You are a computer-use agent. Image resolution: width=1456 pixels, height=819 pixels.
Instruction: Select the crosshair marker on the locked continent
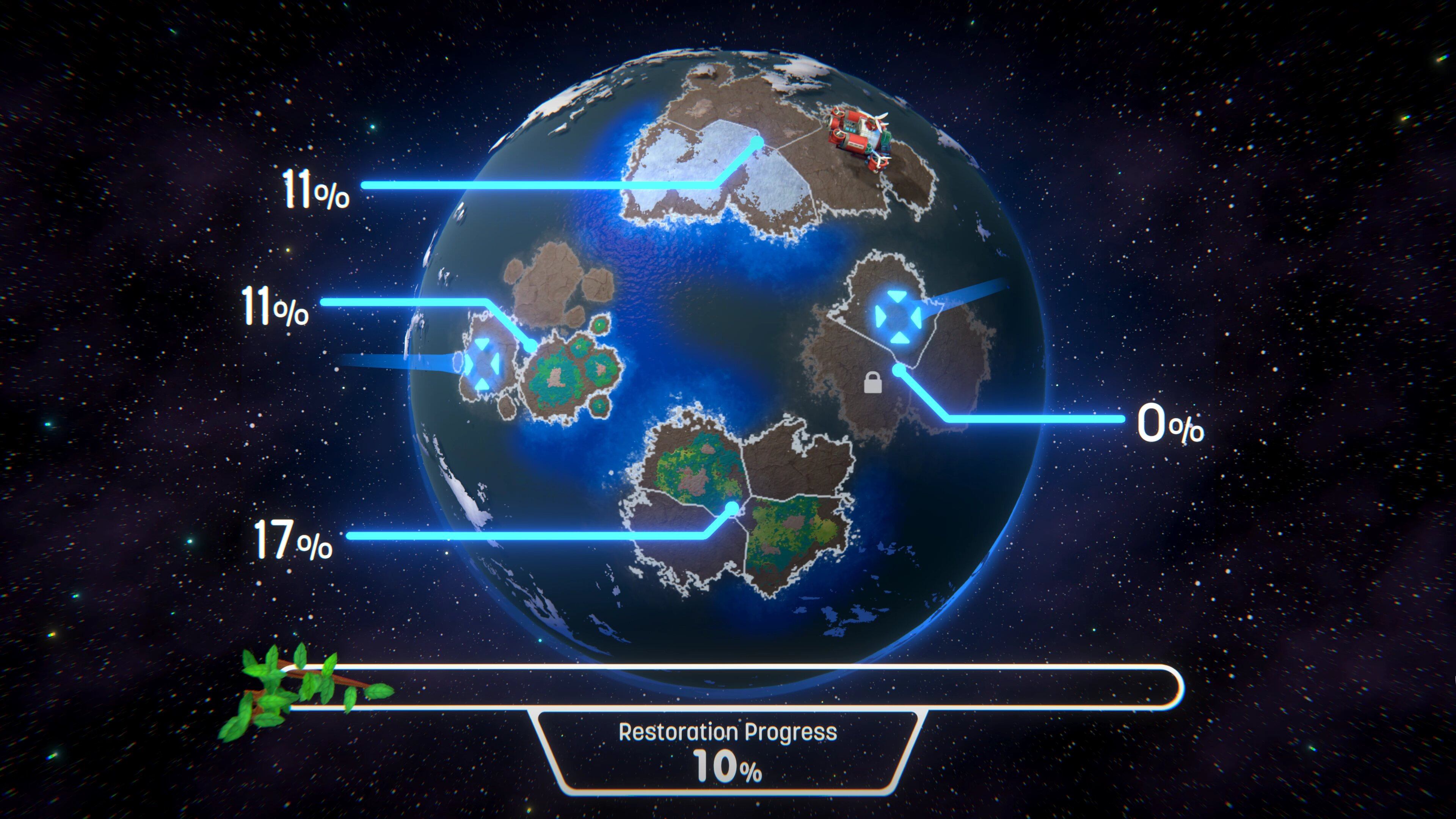click(897, 317)
